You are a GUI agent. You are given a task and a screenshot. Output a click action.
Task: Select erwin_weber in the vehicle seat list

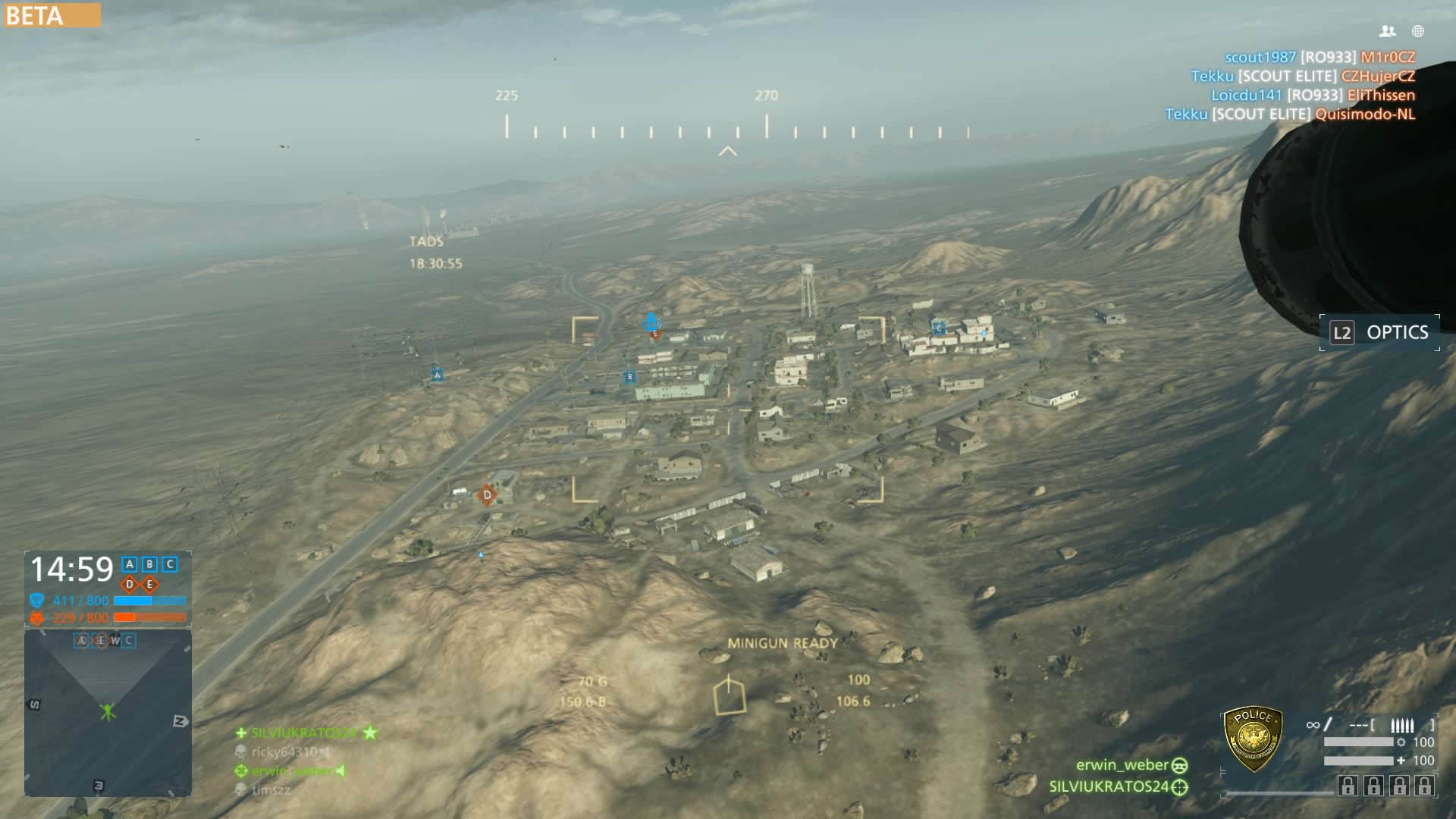(1122, 765)
